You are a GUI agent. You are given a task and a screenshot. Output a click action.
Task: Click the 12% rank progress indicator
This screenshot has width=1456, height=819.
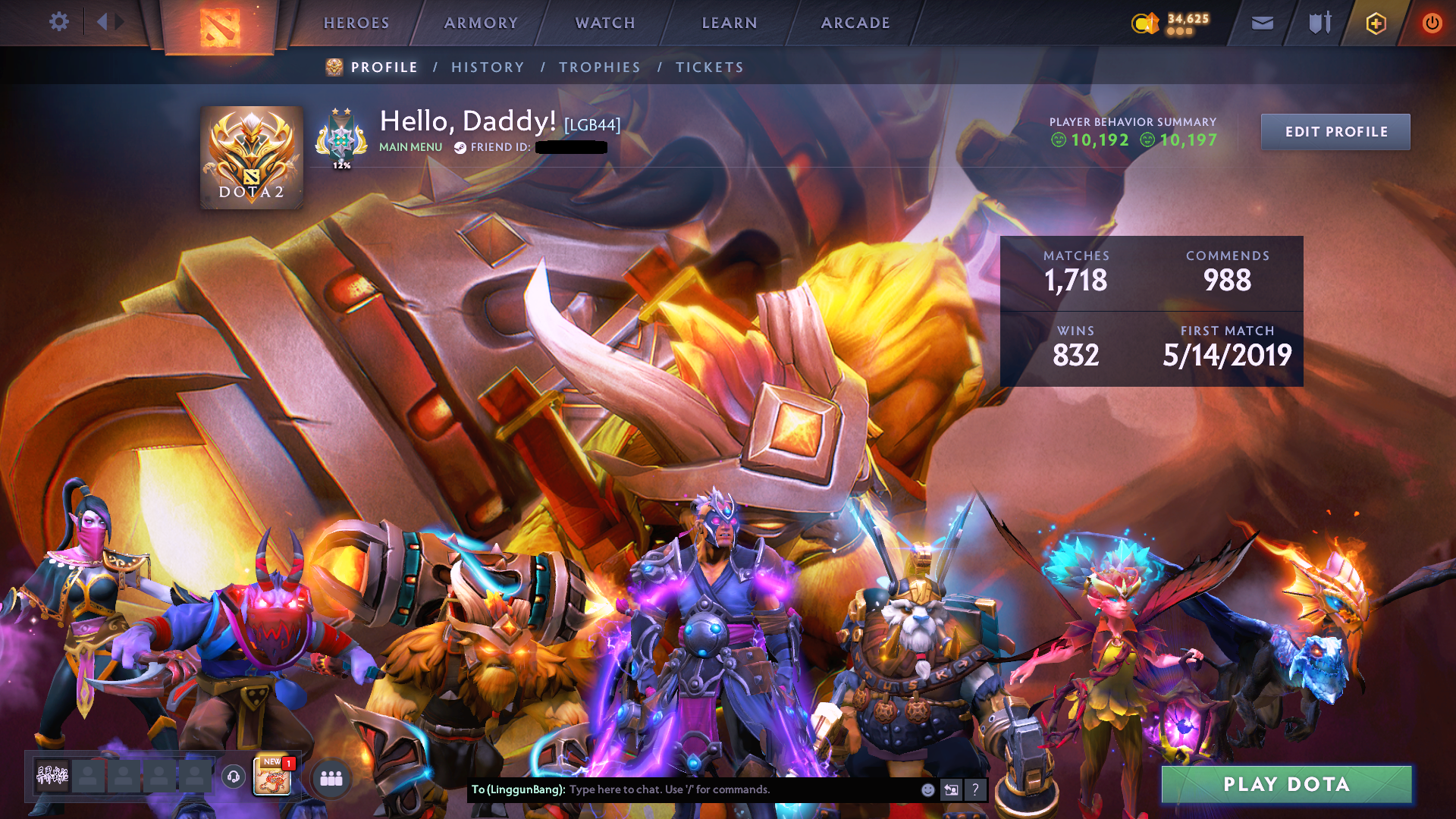[x=342, y=165]
